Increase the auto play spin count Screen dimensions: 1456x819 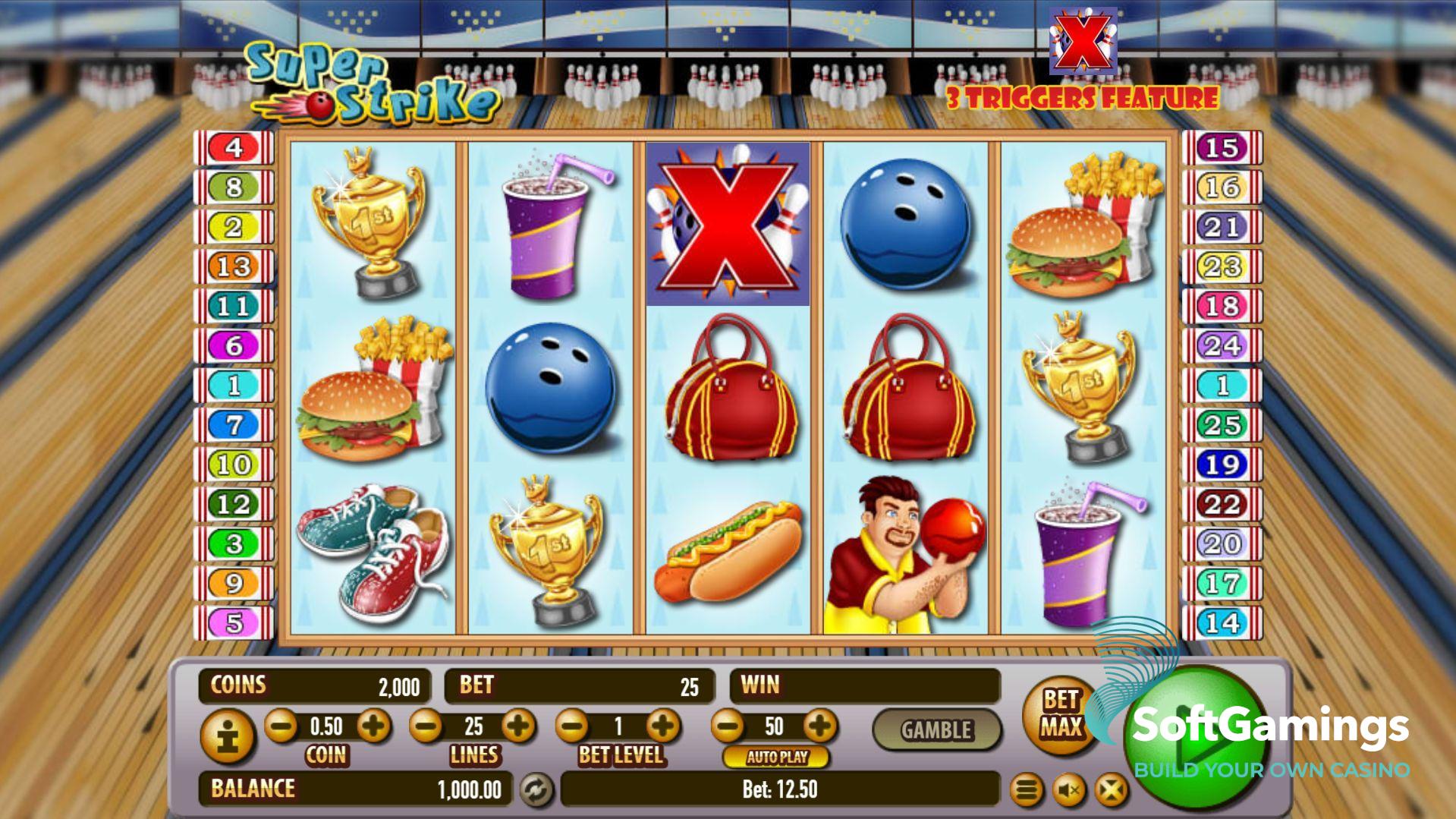(819, 726)
